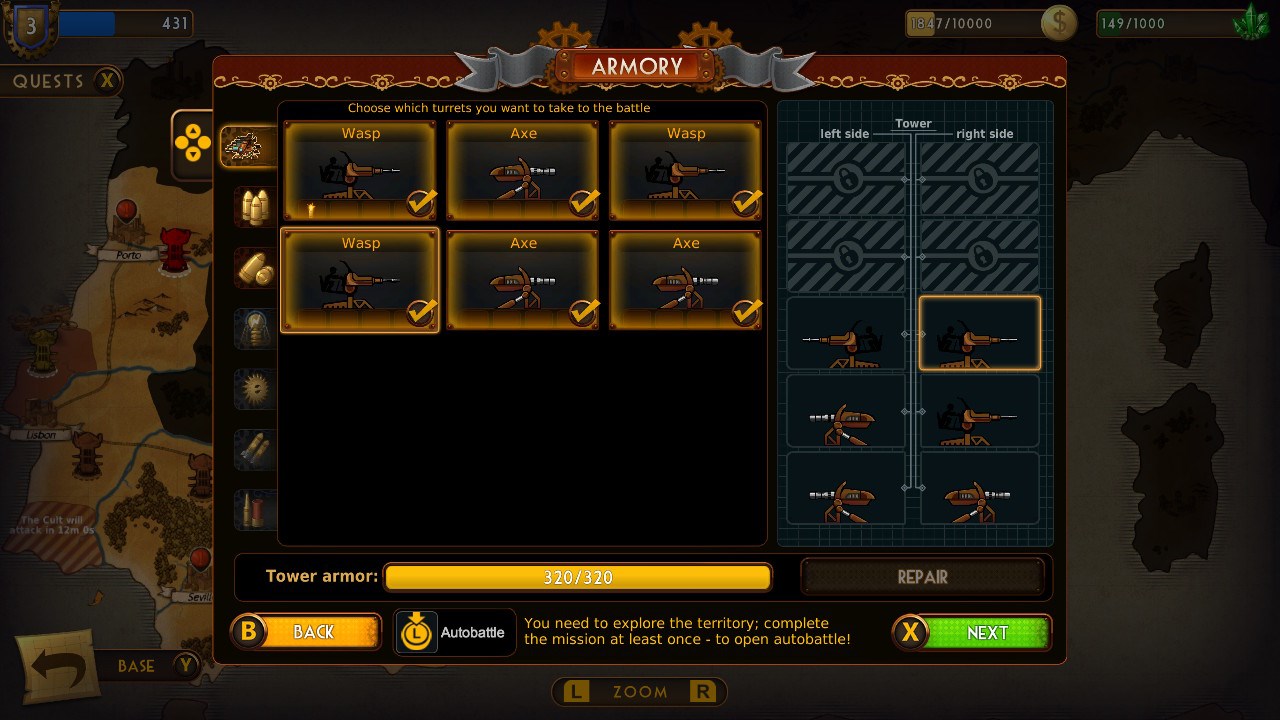Proceed with the green Next button
This screenshot has height=720, width=1280.
point(972,632)
